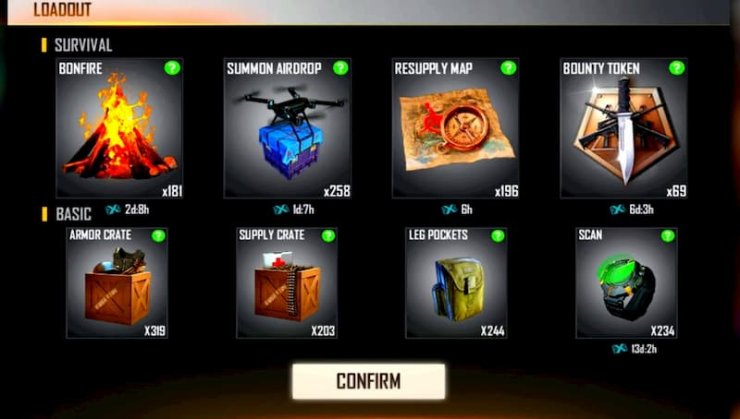Show the Supply Crate help icon
This screenshot has height=419, width=740.
pyautogui.click(x=327, y=236)
